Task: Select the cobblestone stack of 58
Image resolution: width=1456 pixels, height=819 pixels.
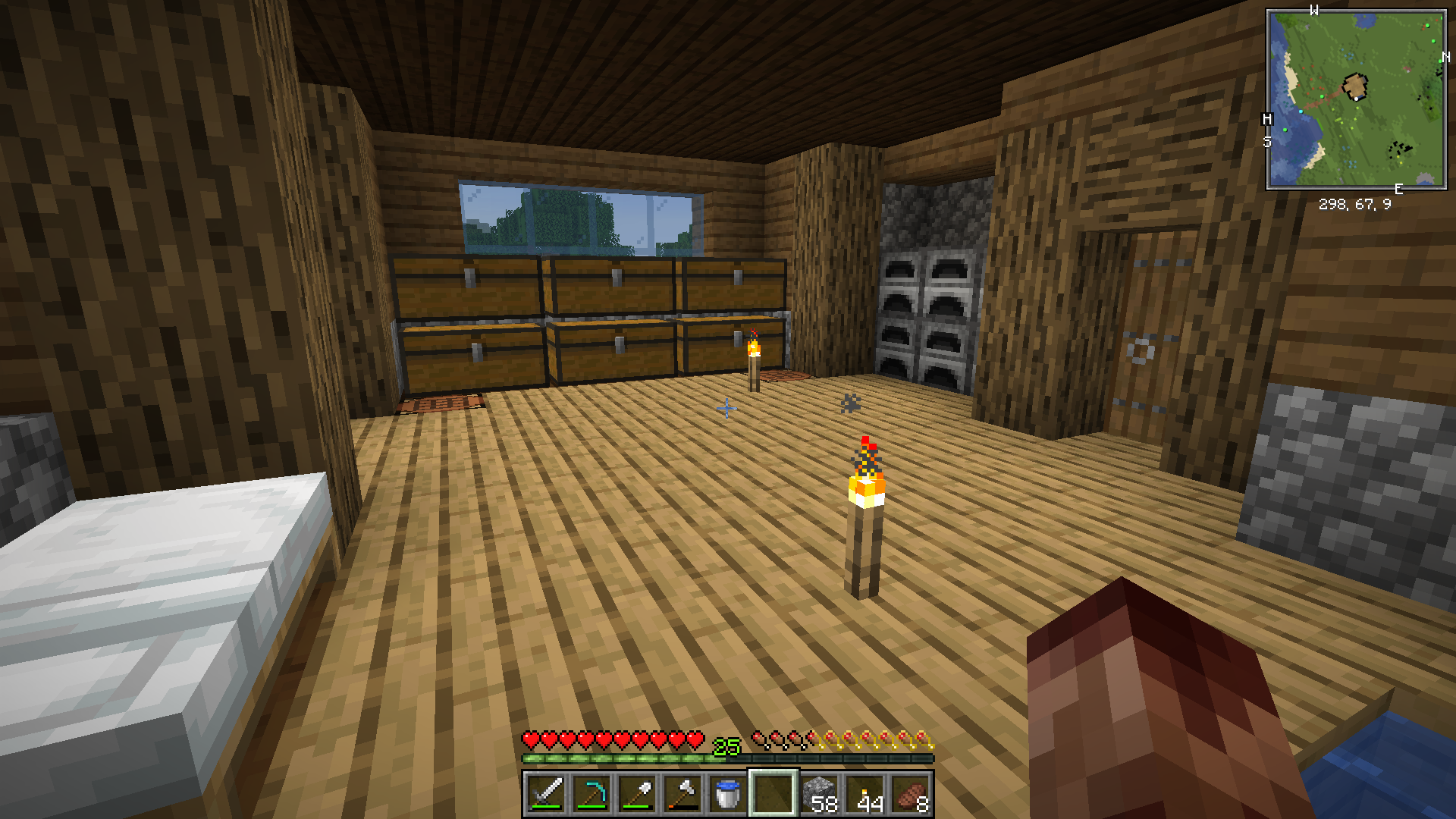Action: pos(819,793)
